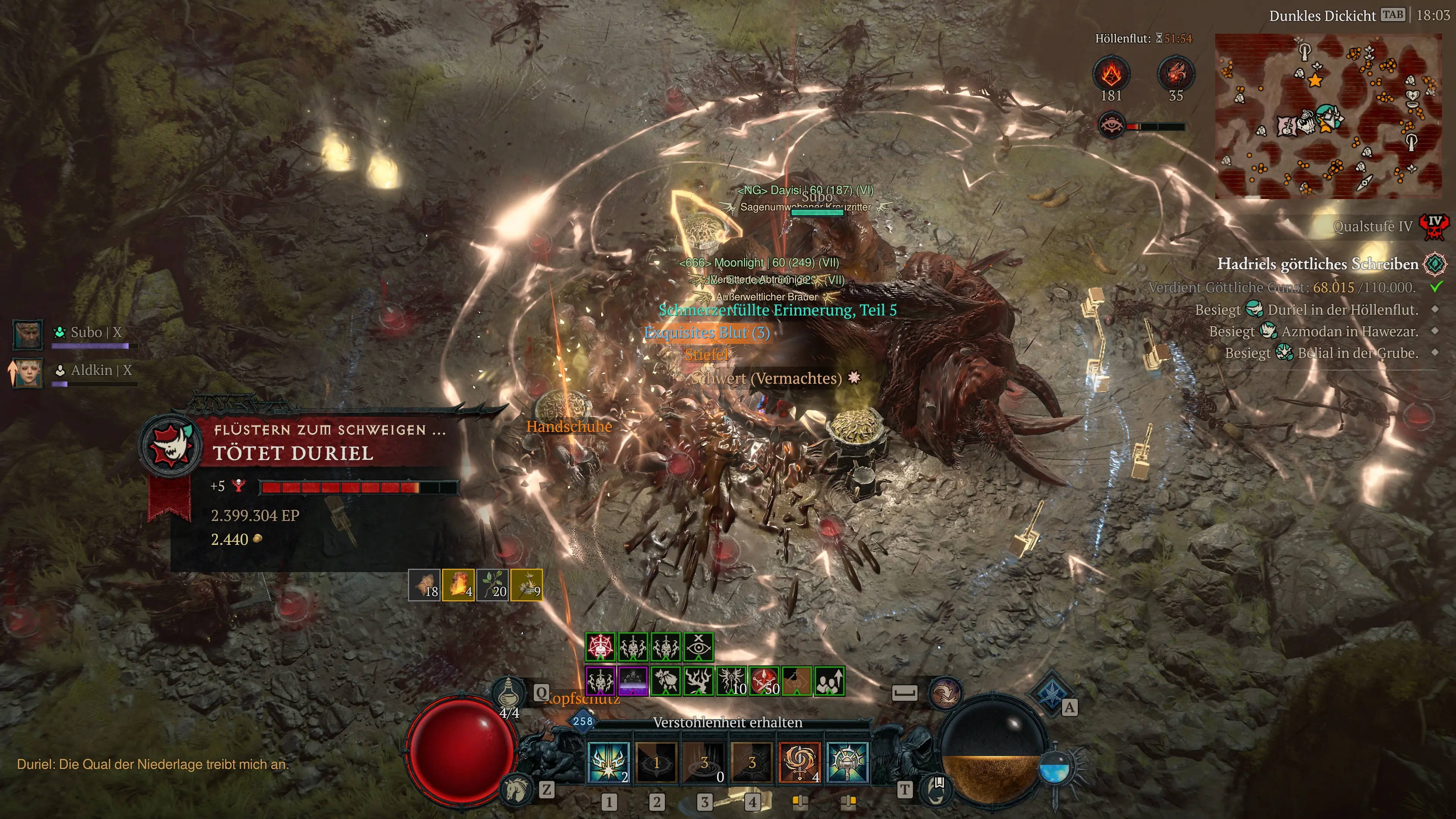
Task: Select Aldkin's party portrait
Action: pos(28,372)
